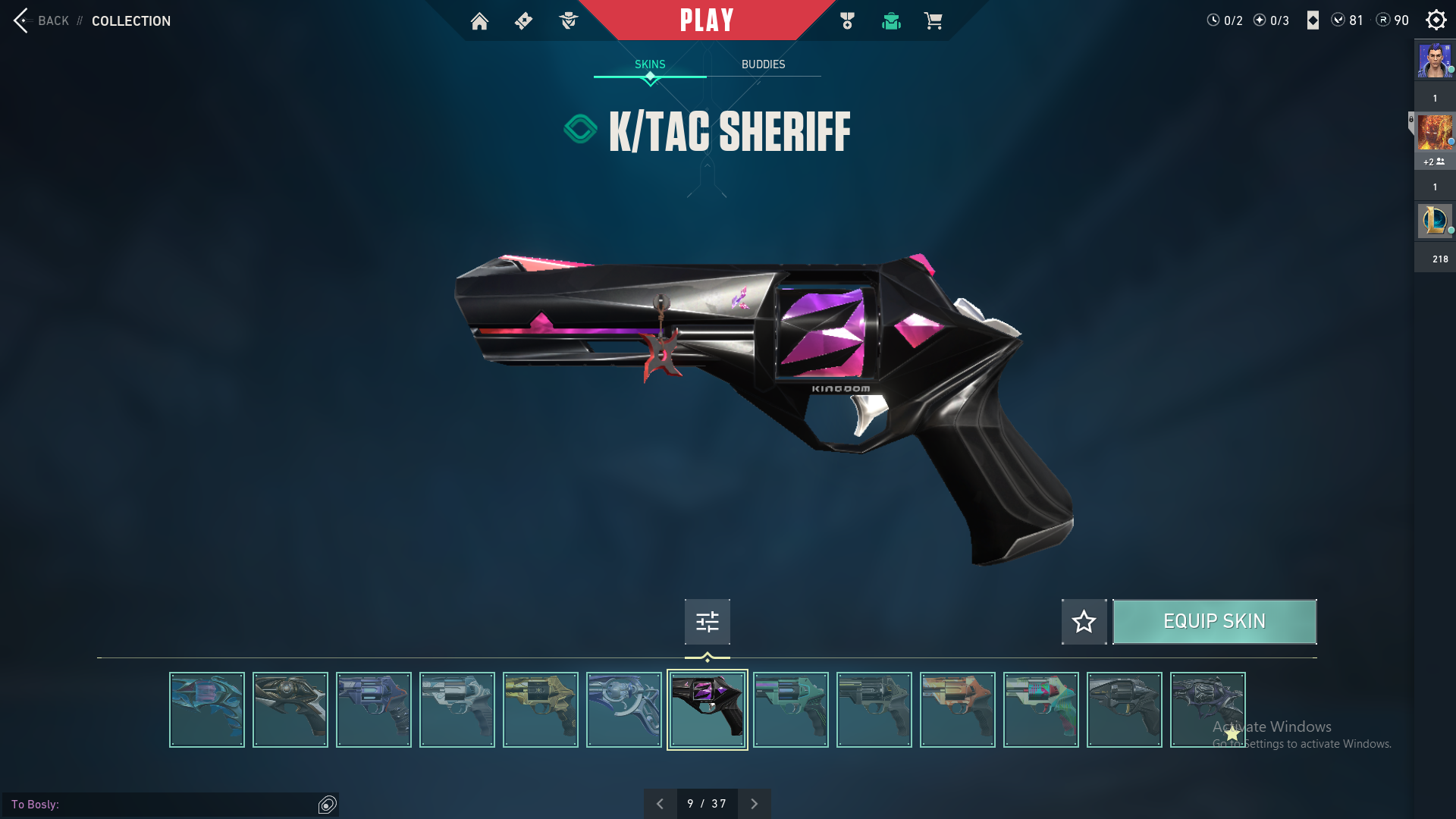Select the gold Sheriff skin thumbnail
This screenshot has height=819, width=1456.
point(540,710)
